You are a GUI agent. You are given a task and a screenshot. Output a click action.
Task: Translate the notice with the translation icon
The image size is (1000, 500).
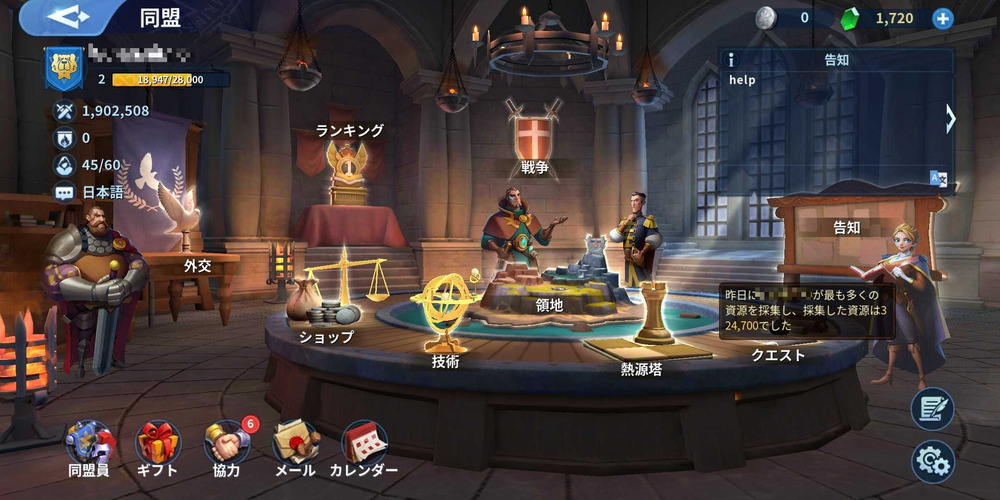938,179
